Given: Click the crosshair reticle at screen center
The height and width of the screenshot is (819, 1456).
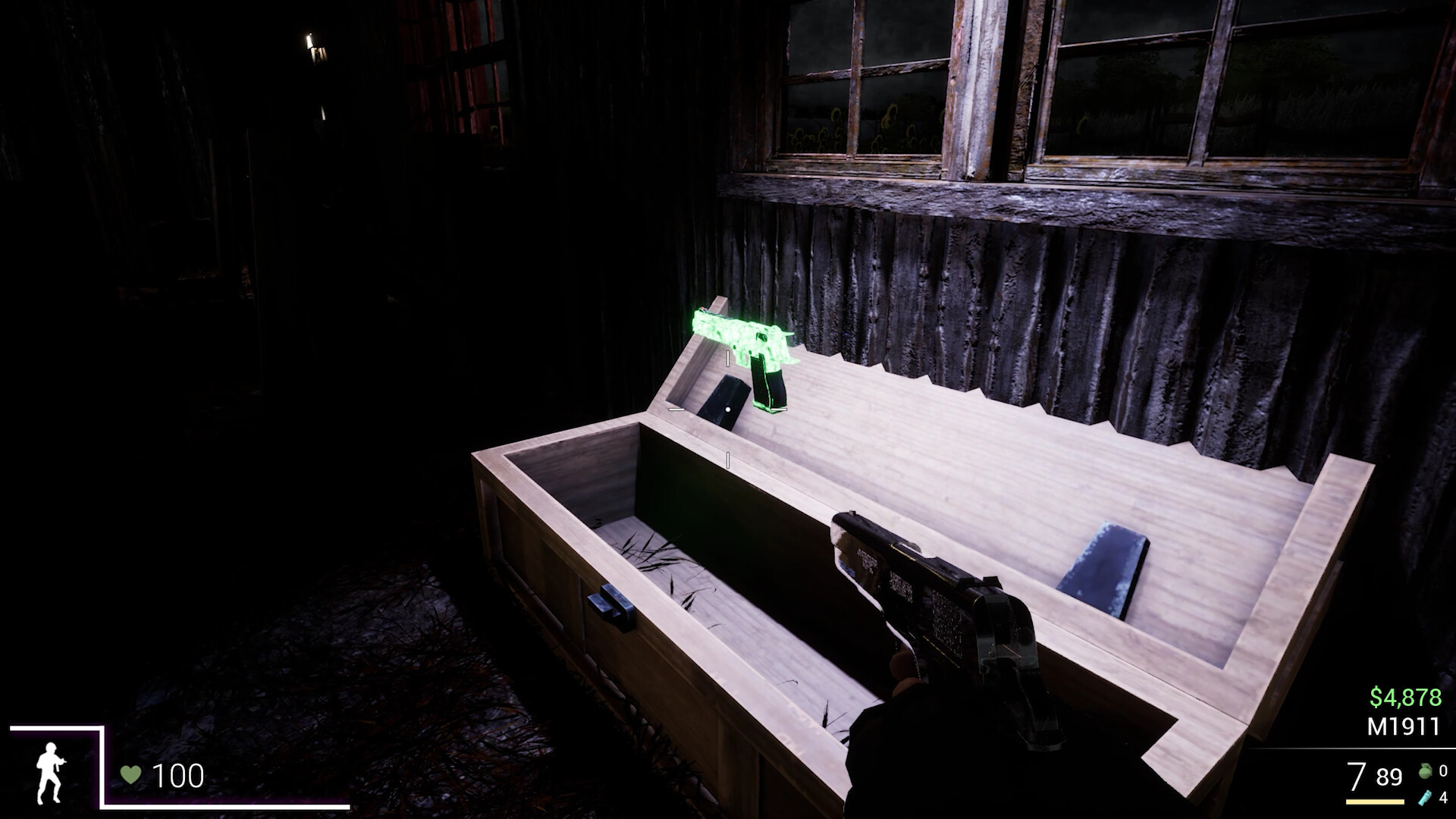Looking at the screenshot, I should 728,409.
